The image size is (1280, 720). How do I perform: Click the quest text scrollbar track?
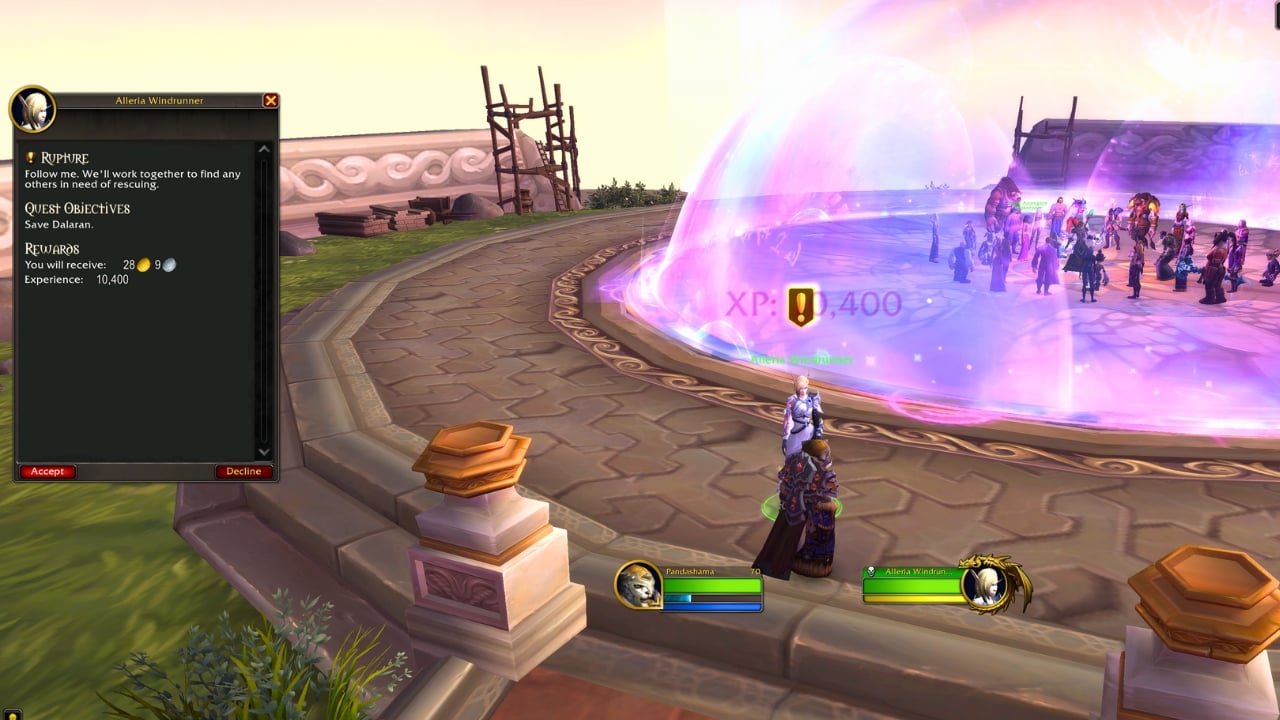[266, 300]
